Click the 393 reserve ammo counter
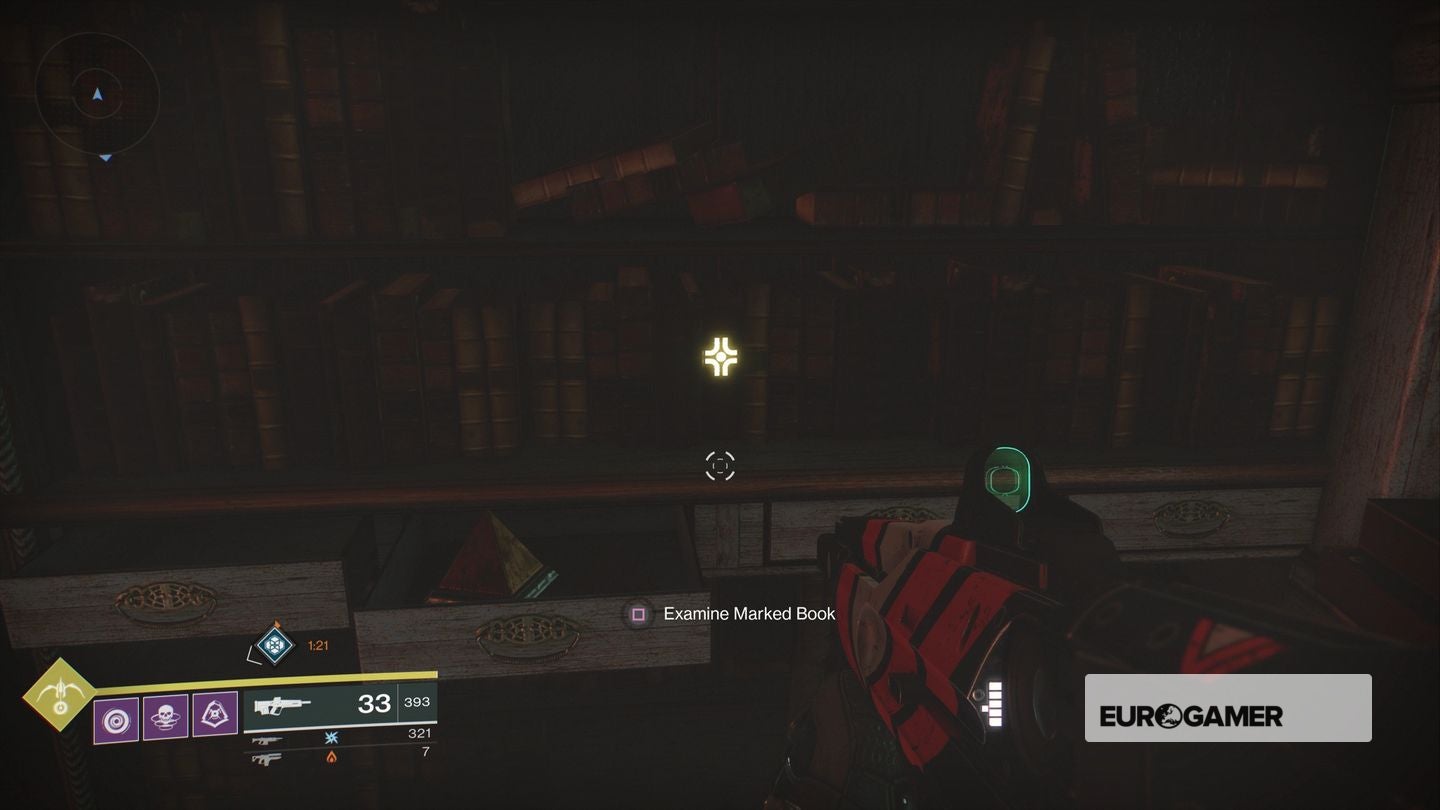This screenshot has width=1440, height=810. point(417,701)
